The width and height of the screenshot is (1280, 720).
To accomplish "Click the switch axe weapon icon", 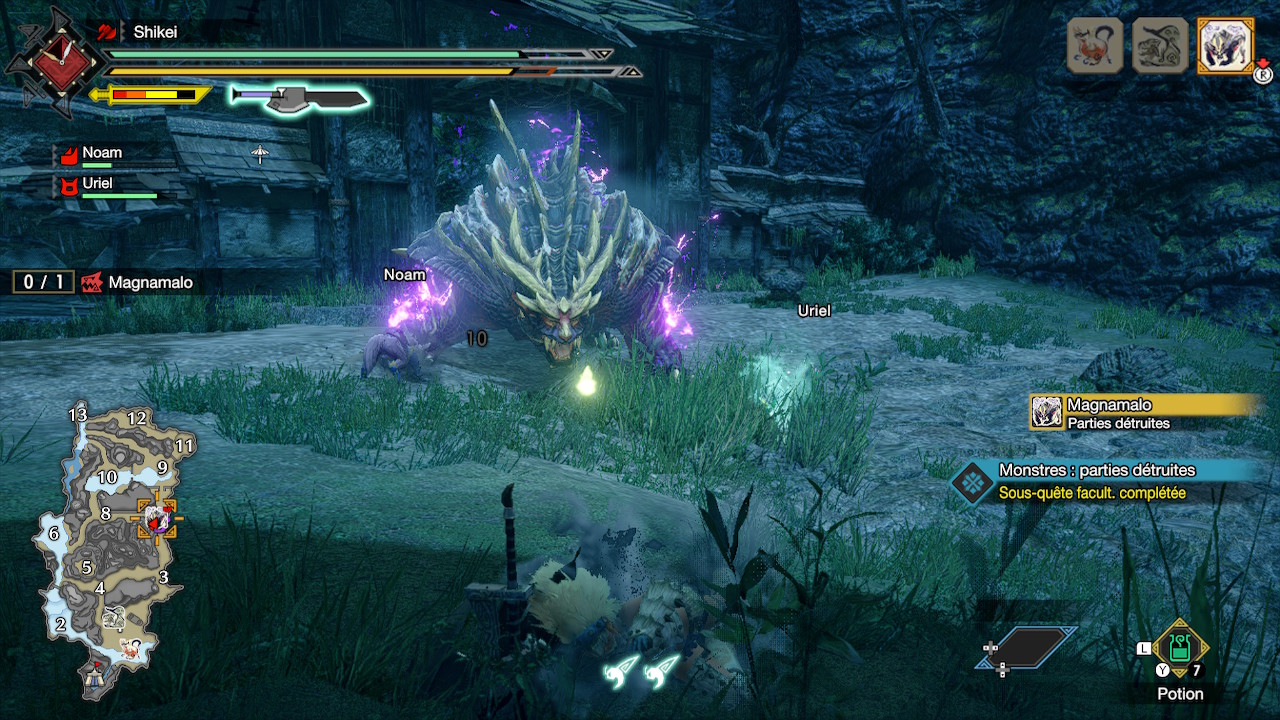I will click(300, 97).
